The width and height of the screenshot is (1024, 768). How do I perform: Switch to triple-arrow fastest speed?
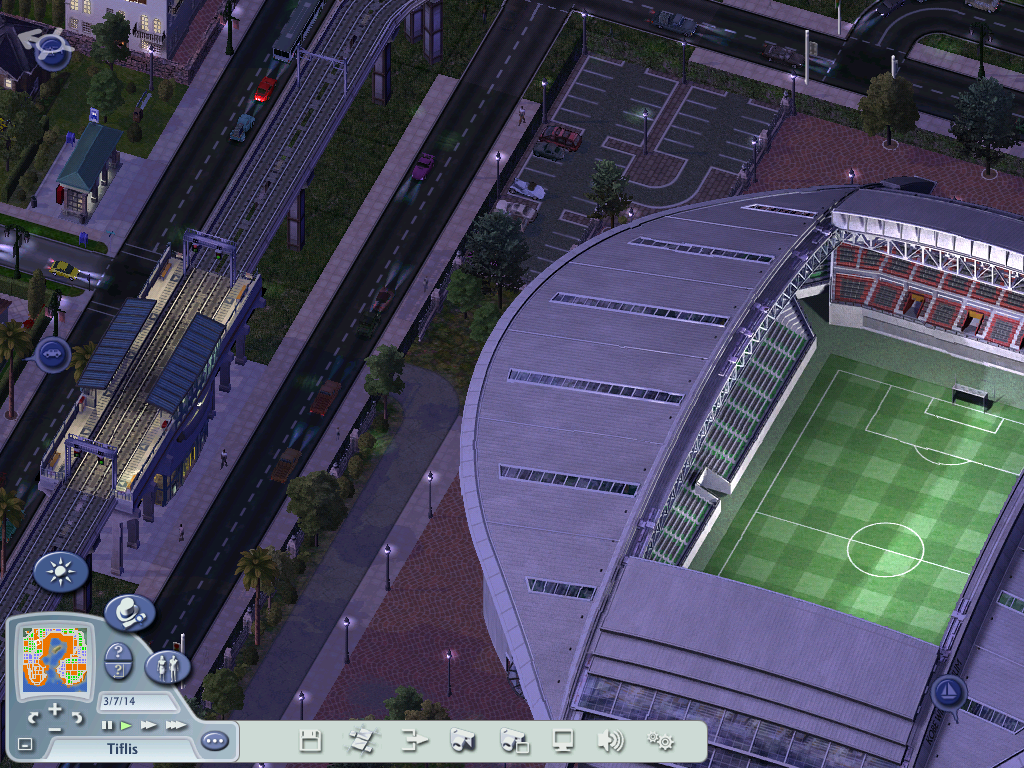pos(175,725)
